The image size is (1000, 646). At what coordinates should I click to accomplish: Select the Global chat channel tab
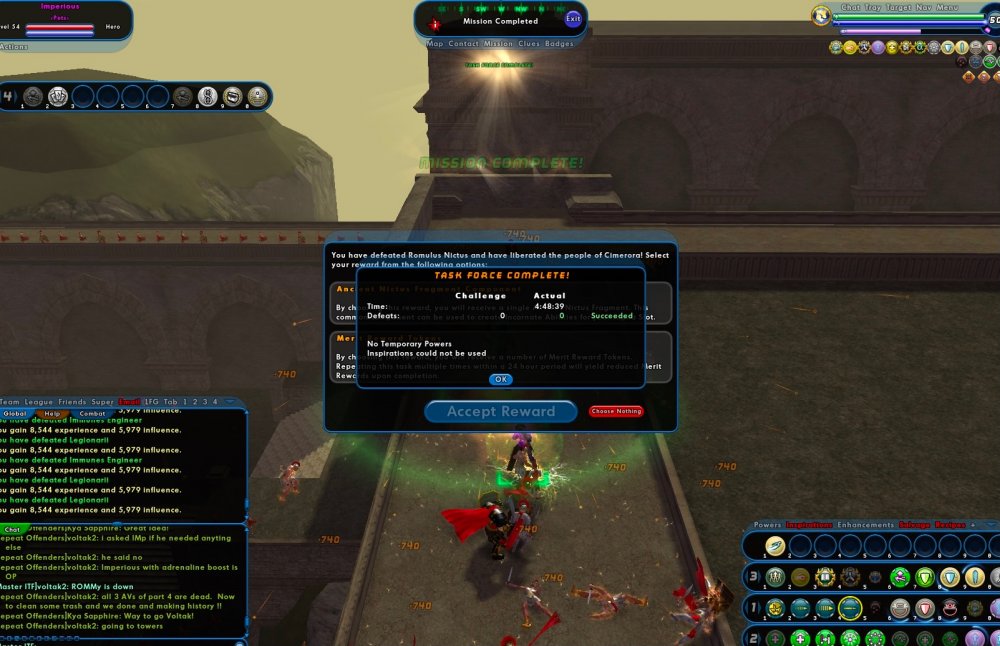pyautogui.click(x=15, y=413)
